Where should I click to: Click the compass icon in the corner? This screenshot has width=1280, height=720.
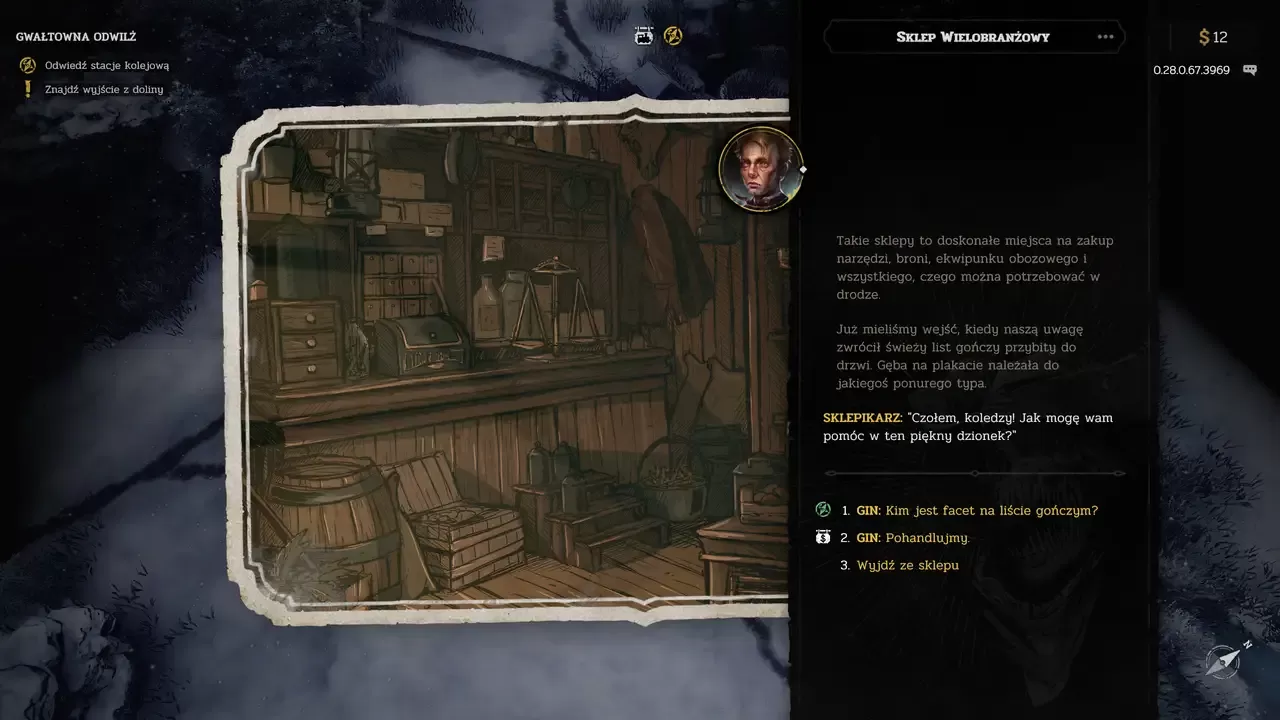click(x=1224, y=661)
